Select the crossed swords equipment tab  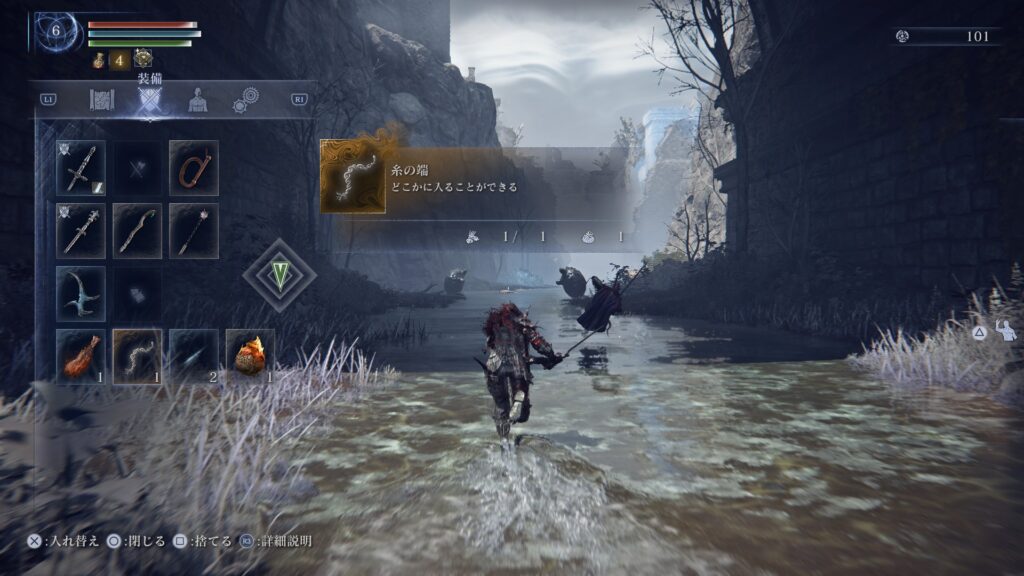pyautogui.click(x=149, y=100)
